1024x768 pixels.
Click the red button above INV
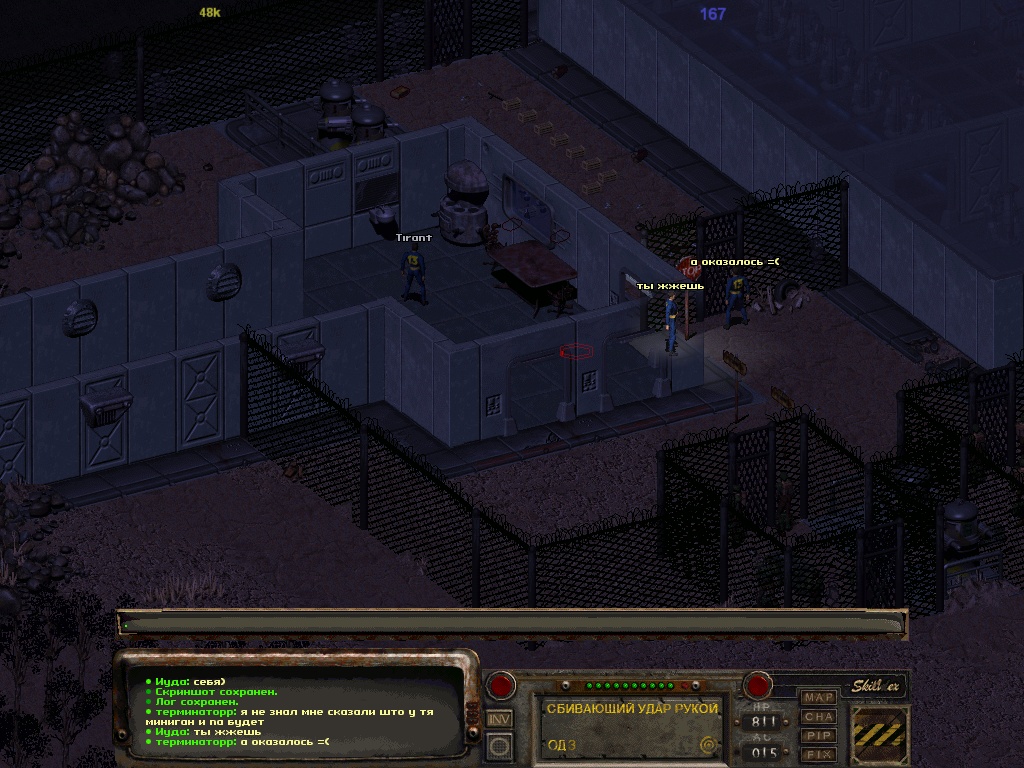(x=500, y=686)
